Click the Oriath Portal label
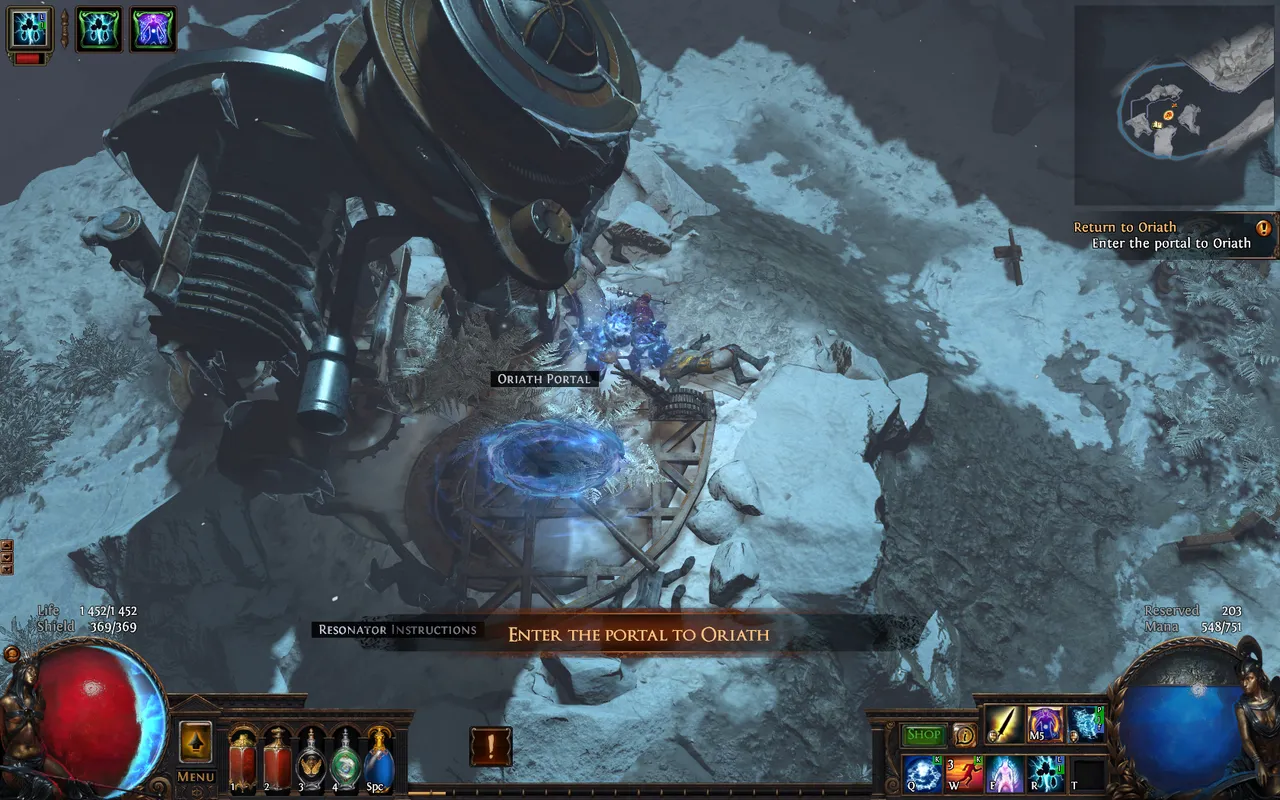Viewport: 1280px width, 800px height. tap(546, 379)
